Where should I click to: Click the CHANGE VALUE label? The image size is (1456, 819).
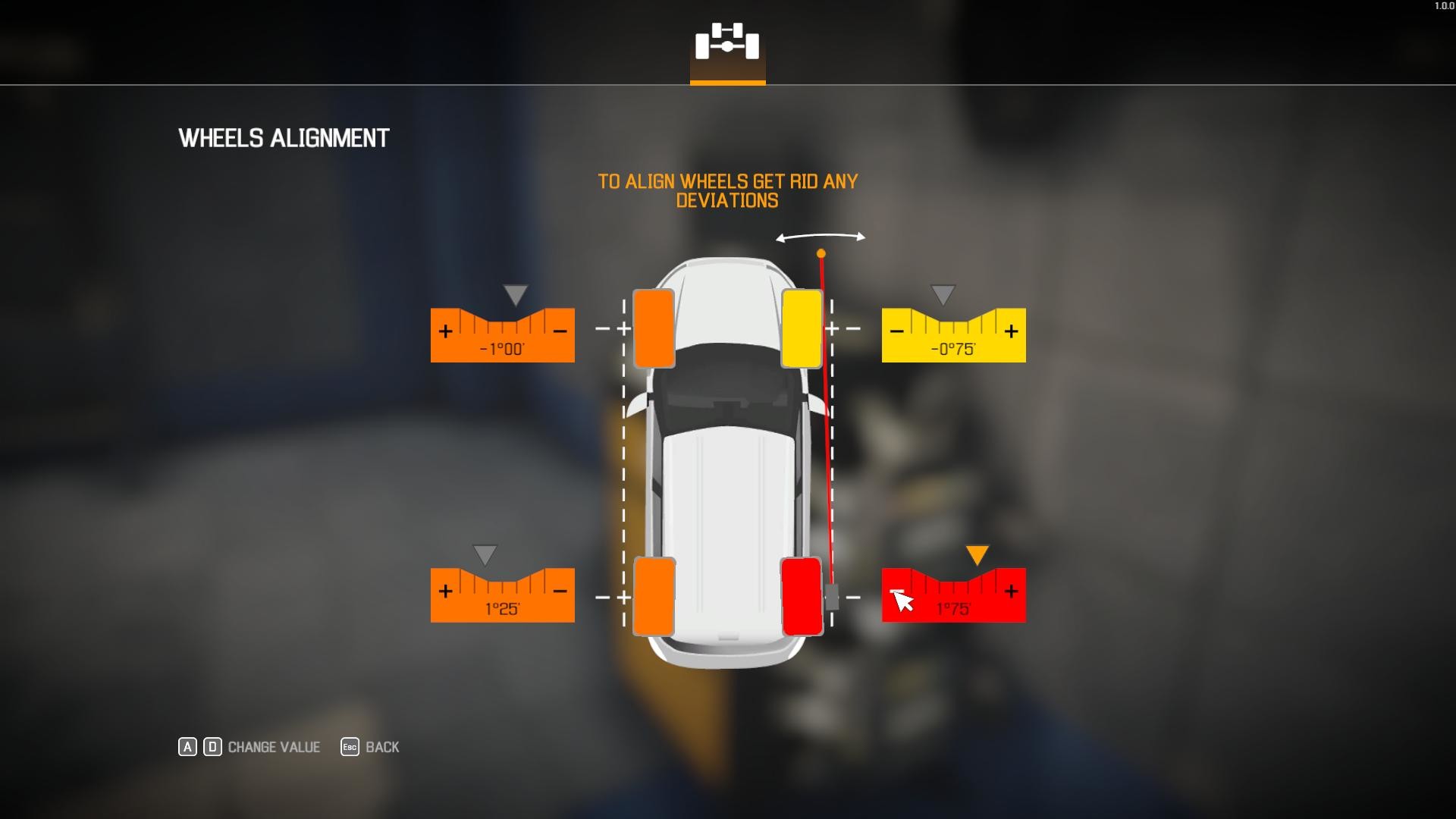point(273,747)
